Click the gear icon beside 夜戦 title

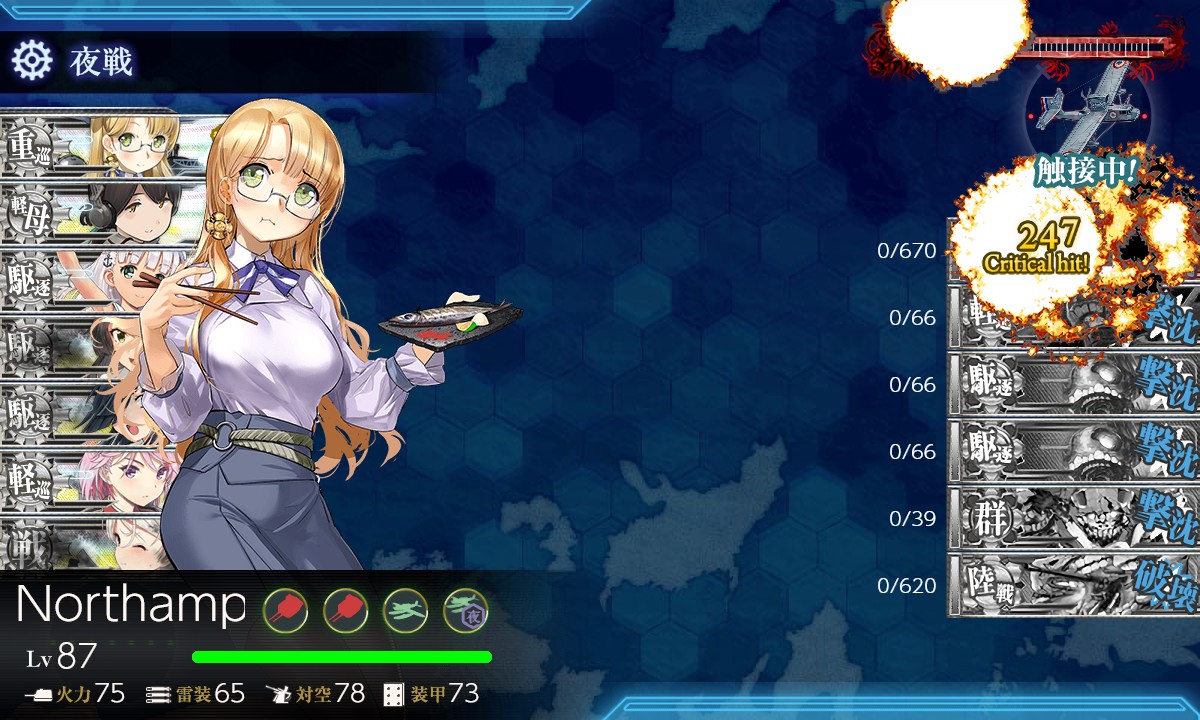tap(31, 62)
